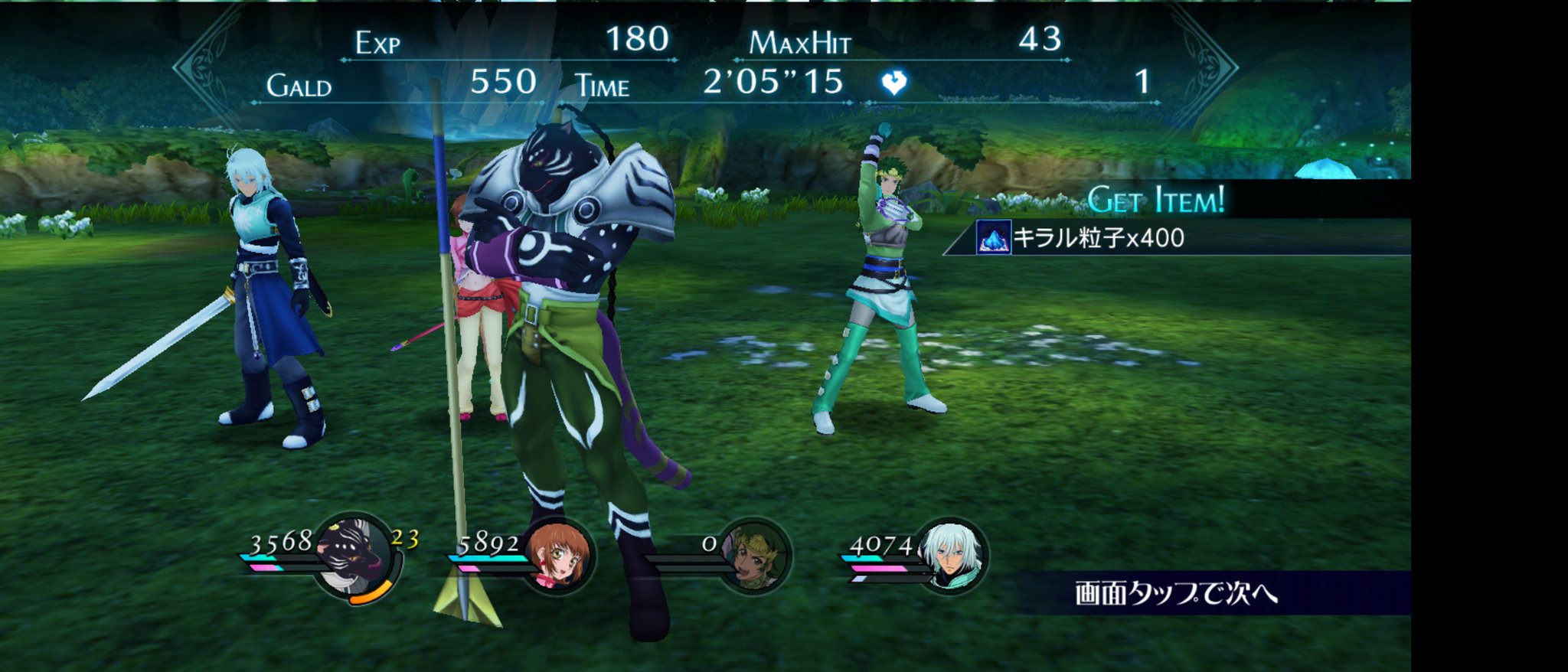
Task: Select the キラル粒子x400 item reward row
Action: [1098, 238]
